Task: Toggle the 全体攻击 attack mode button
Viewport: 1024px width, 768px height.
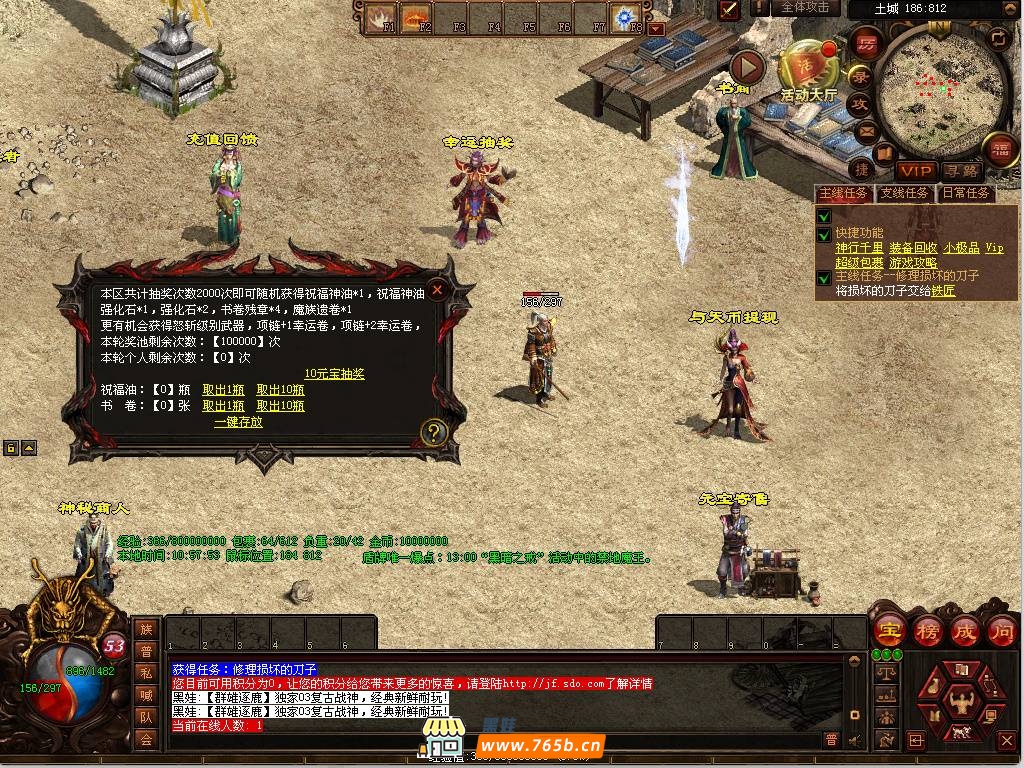Action: [x=804, y=8]
